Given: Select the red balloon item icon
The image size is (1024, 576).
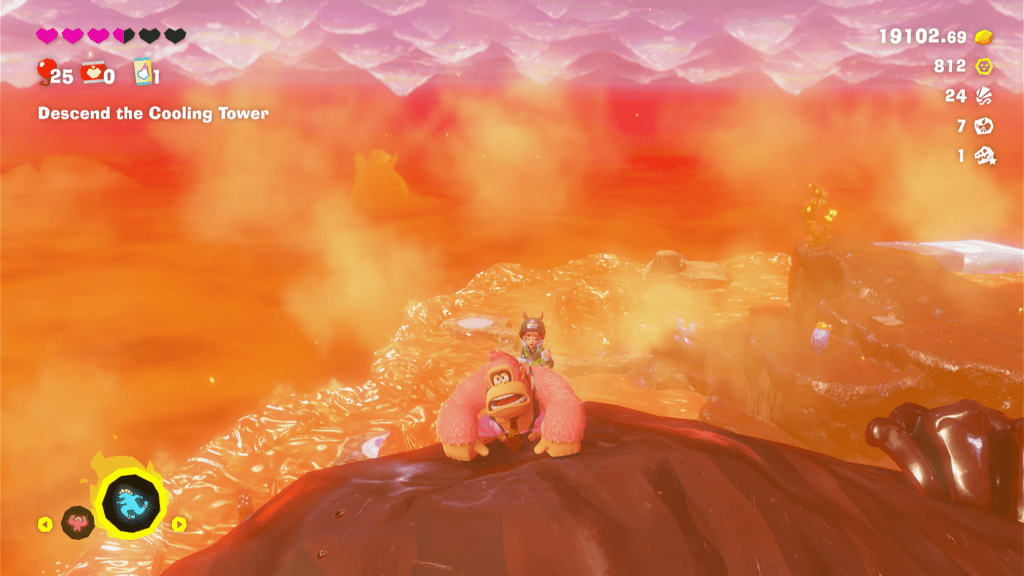Looking at the screenshot, I should pos(45,71).
